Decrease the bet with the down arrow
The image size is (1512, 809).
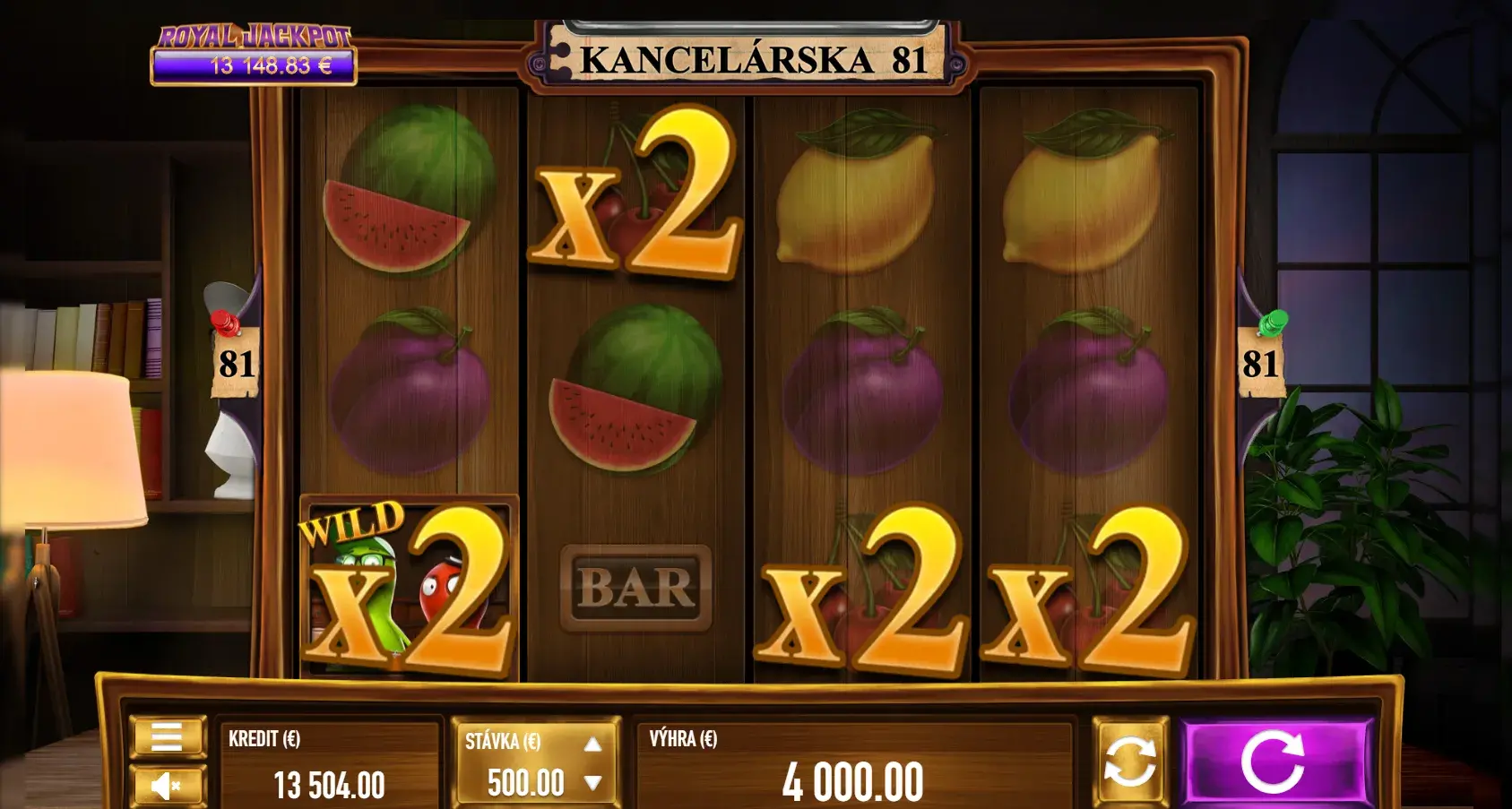[592, 783]
